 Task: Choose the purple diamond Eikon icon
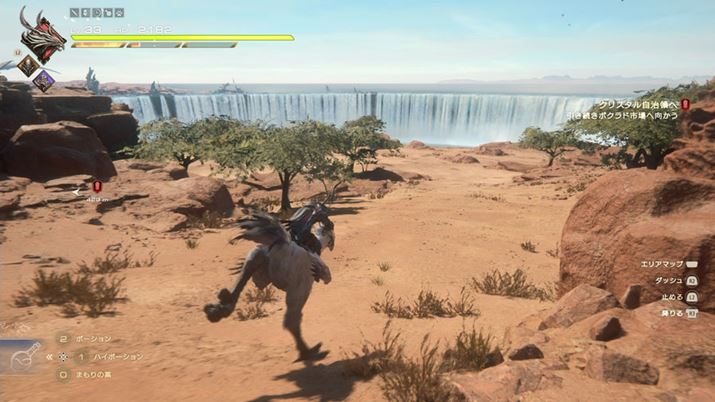[43, 80]
